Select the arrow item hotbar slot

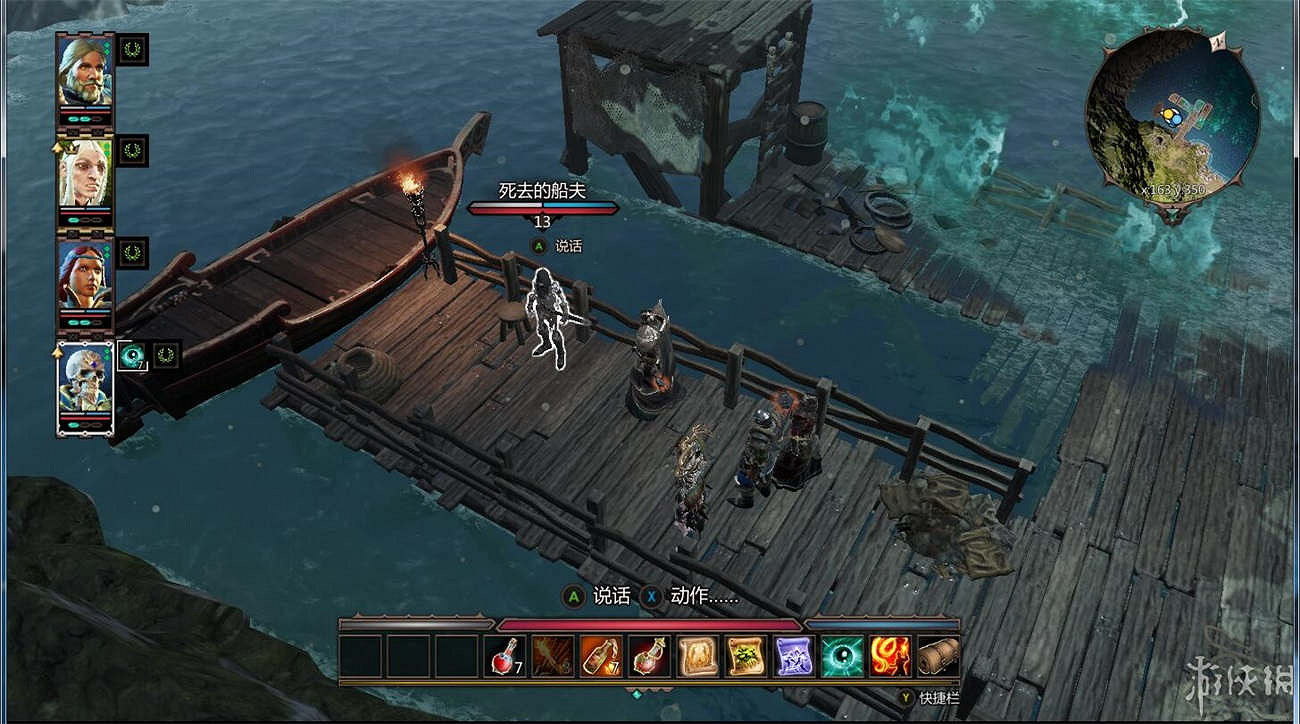coord(553,657)
